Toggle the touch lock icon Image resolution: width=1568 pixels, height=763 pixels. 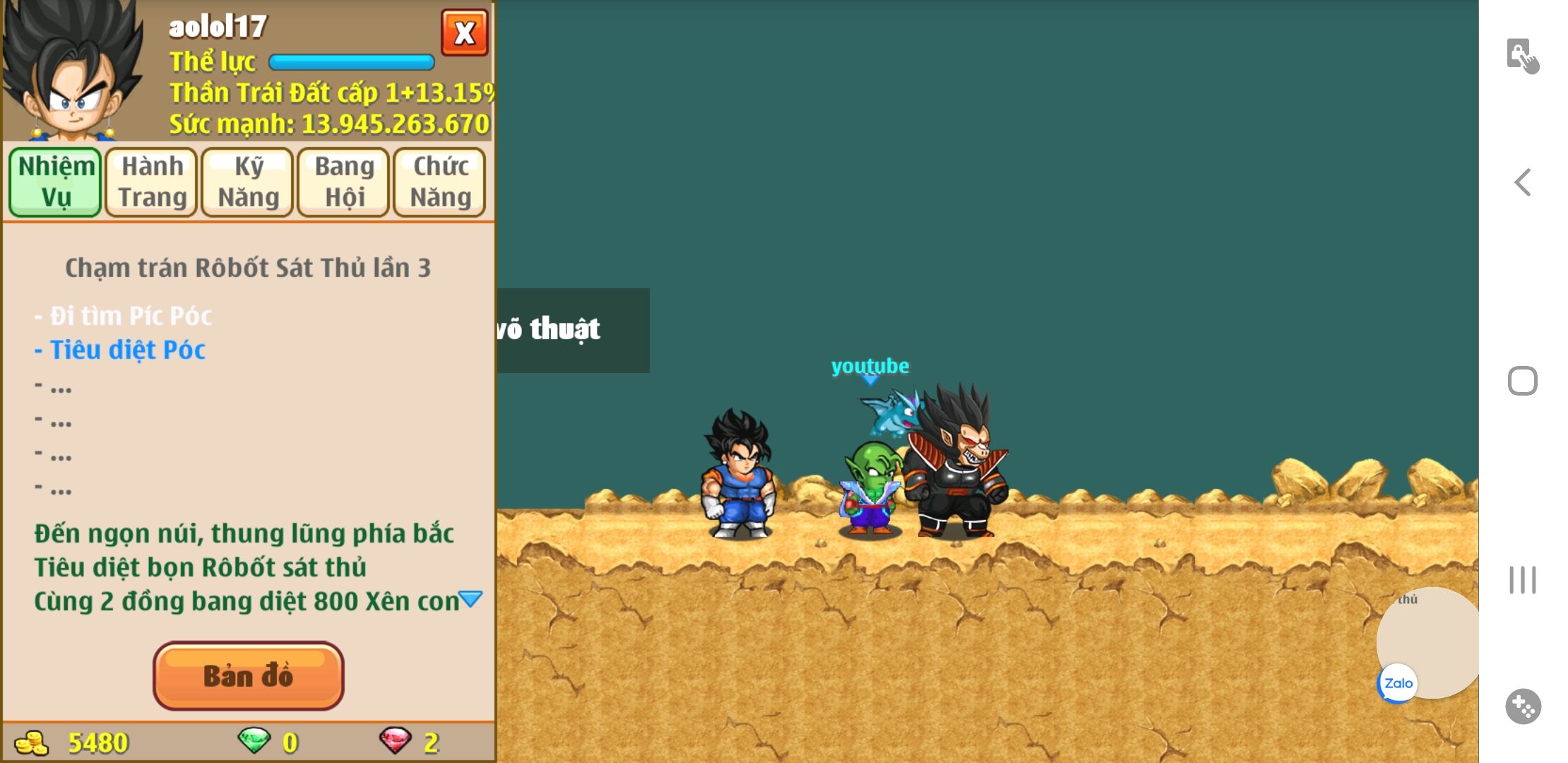(x=1523, y=56)
